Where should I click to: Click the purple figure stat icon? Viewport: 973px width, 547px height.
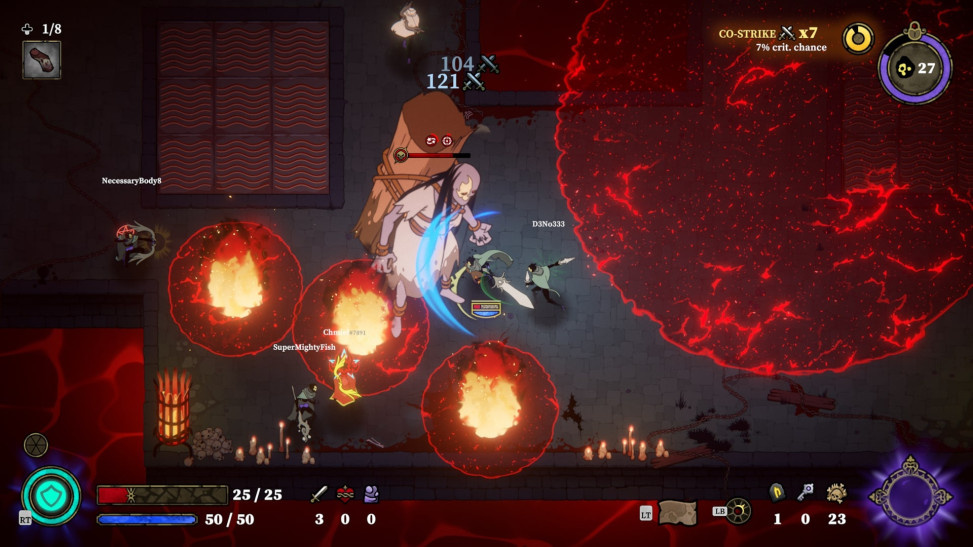pos(371,493)
